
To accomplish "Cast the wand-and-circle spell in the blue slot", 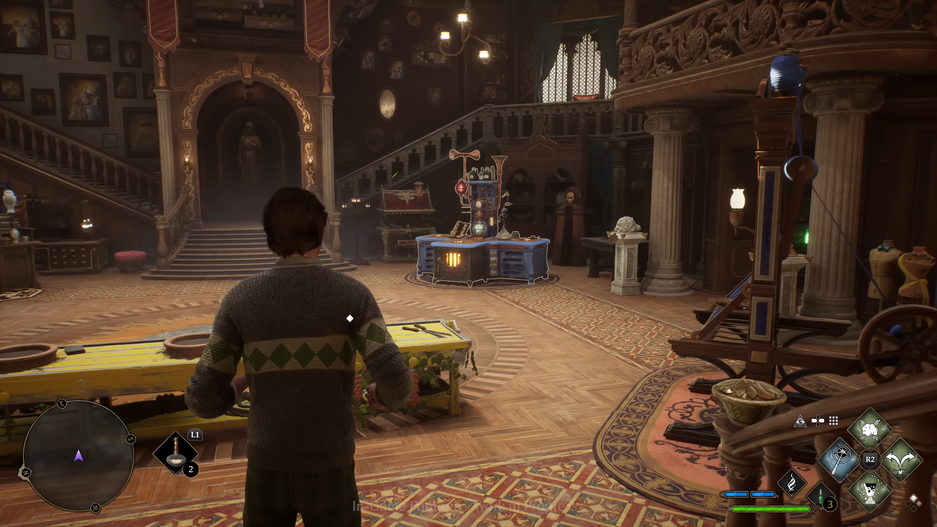I will (x=839, y=460).
